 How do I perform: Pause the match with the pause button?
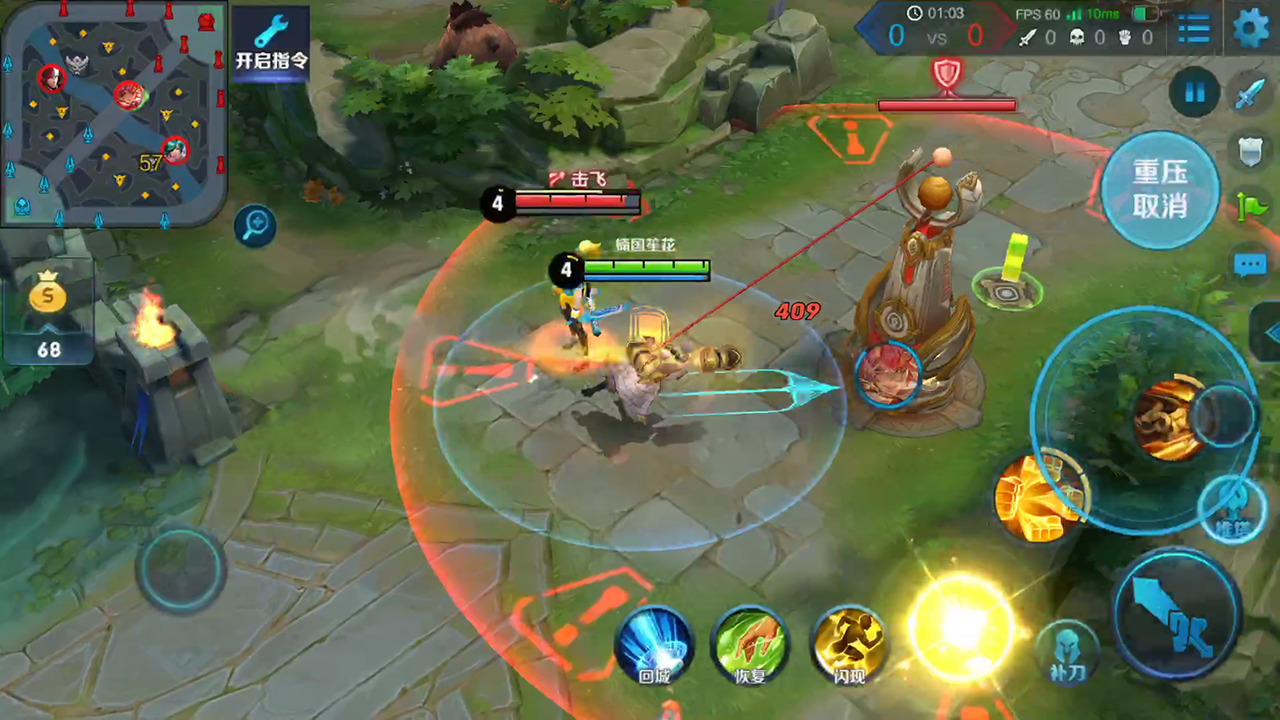1194,93
